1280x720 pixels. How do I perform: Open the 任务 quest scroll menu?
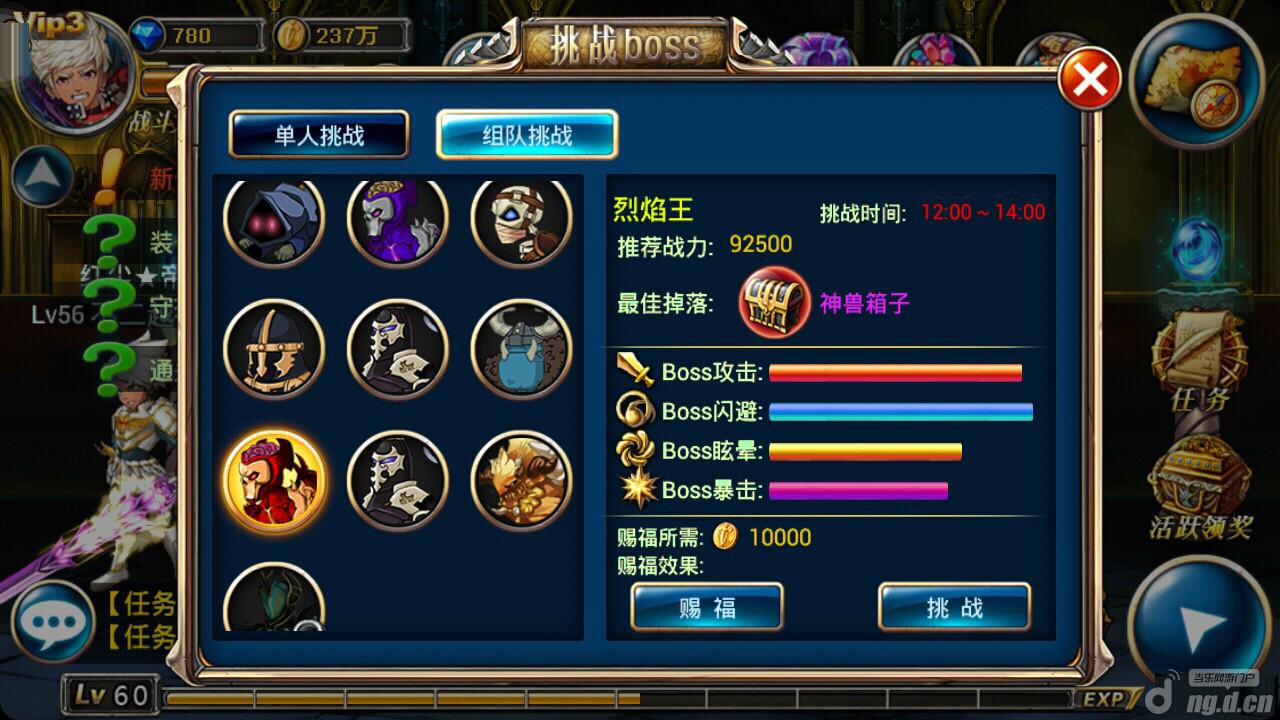point(1198,365)
